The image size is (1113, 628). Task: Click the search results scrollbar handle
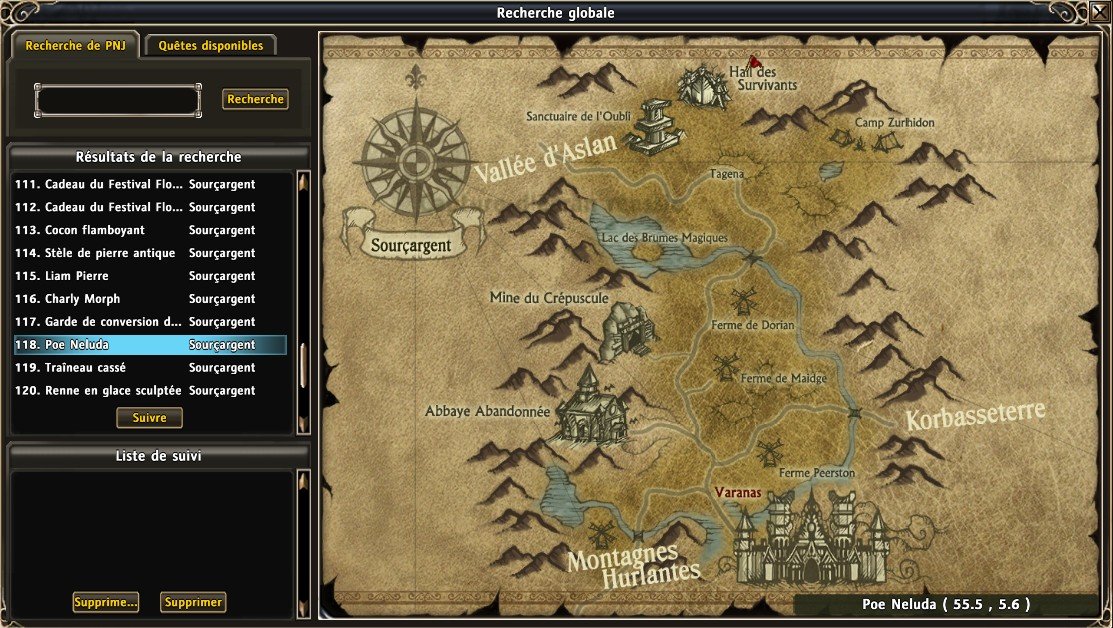pyautogui.click(x=303, y=366)
